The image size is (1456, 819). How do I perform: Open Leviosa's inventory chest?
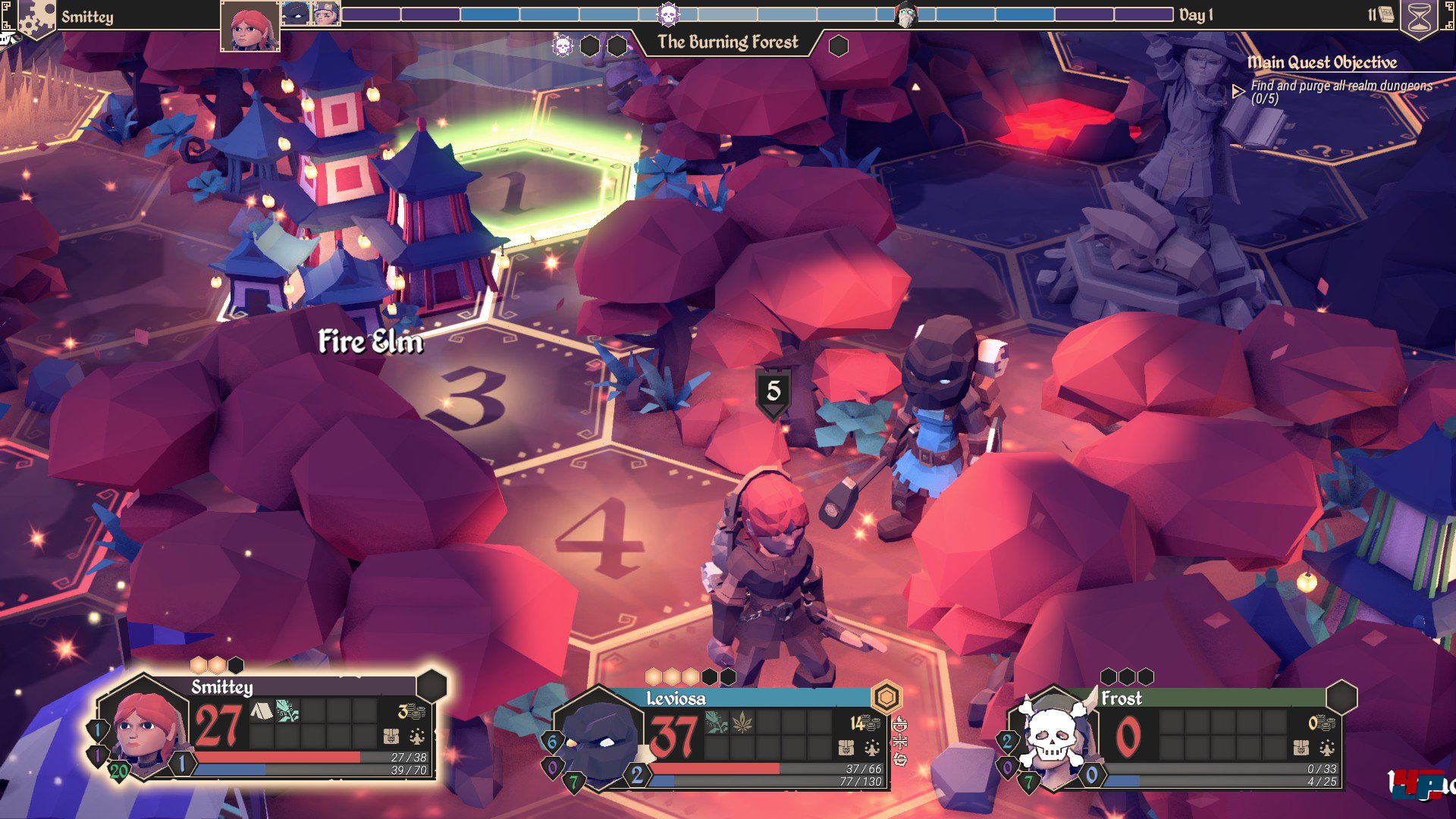coord(846,748)
